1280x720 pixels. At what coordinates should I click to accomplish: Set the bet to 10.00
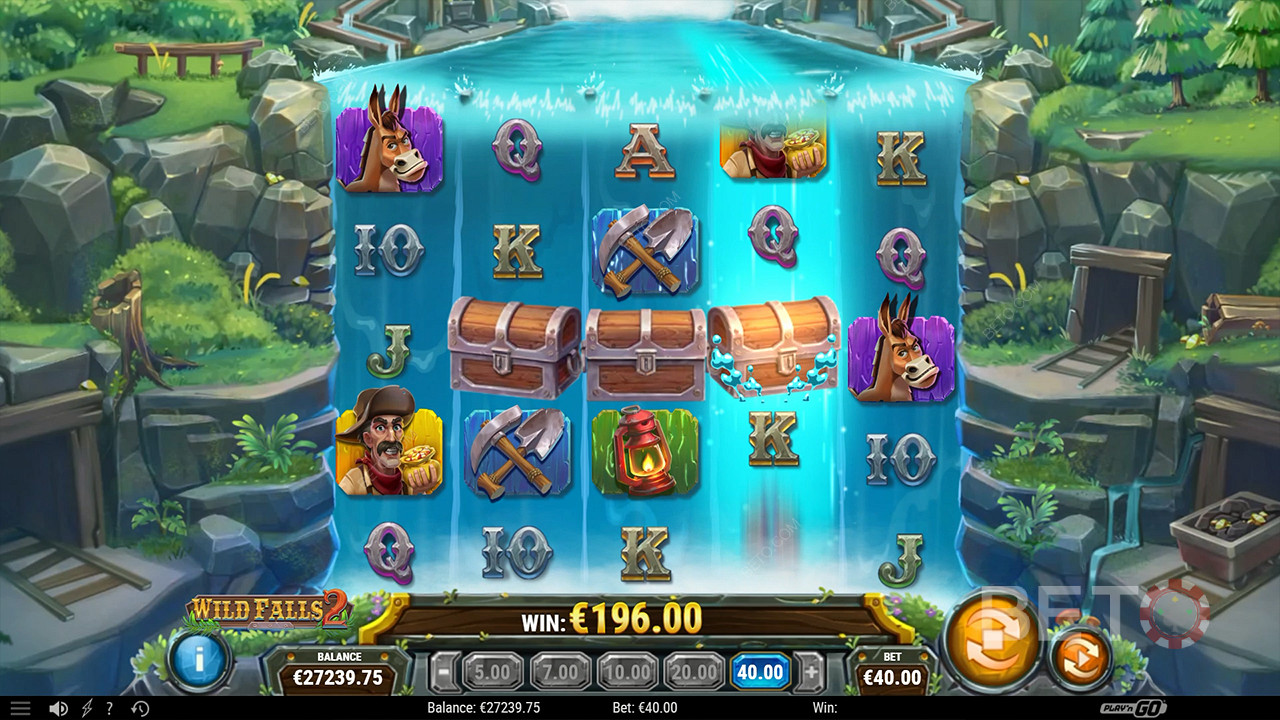coord(627,672)
